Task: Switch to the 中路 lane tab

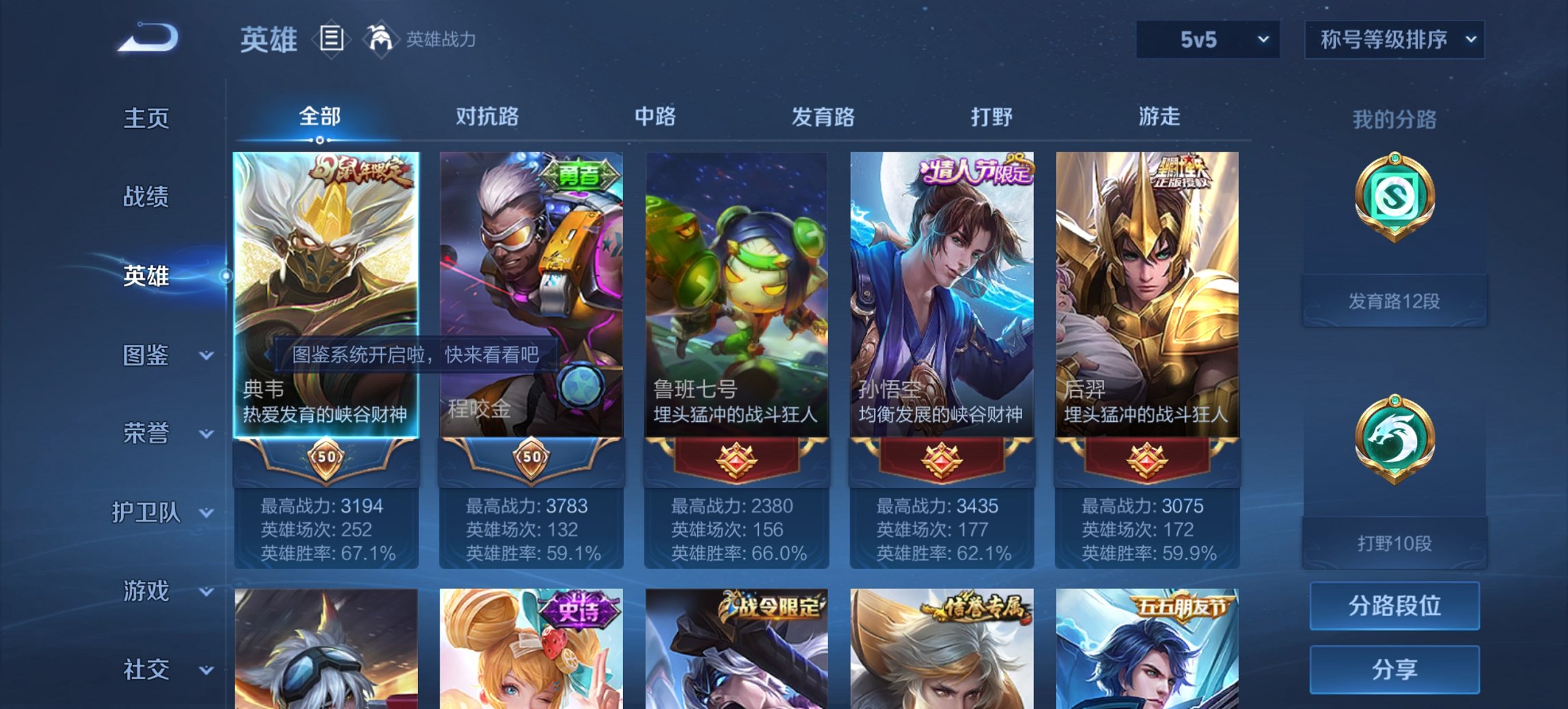Action: pyautogui.click(x=655, y=117)
